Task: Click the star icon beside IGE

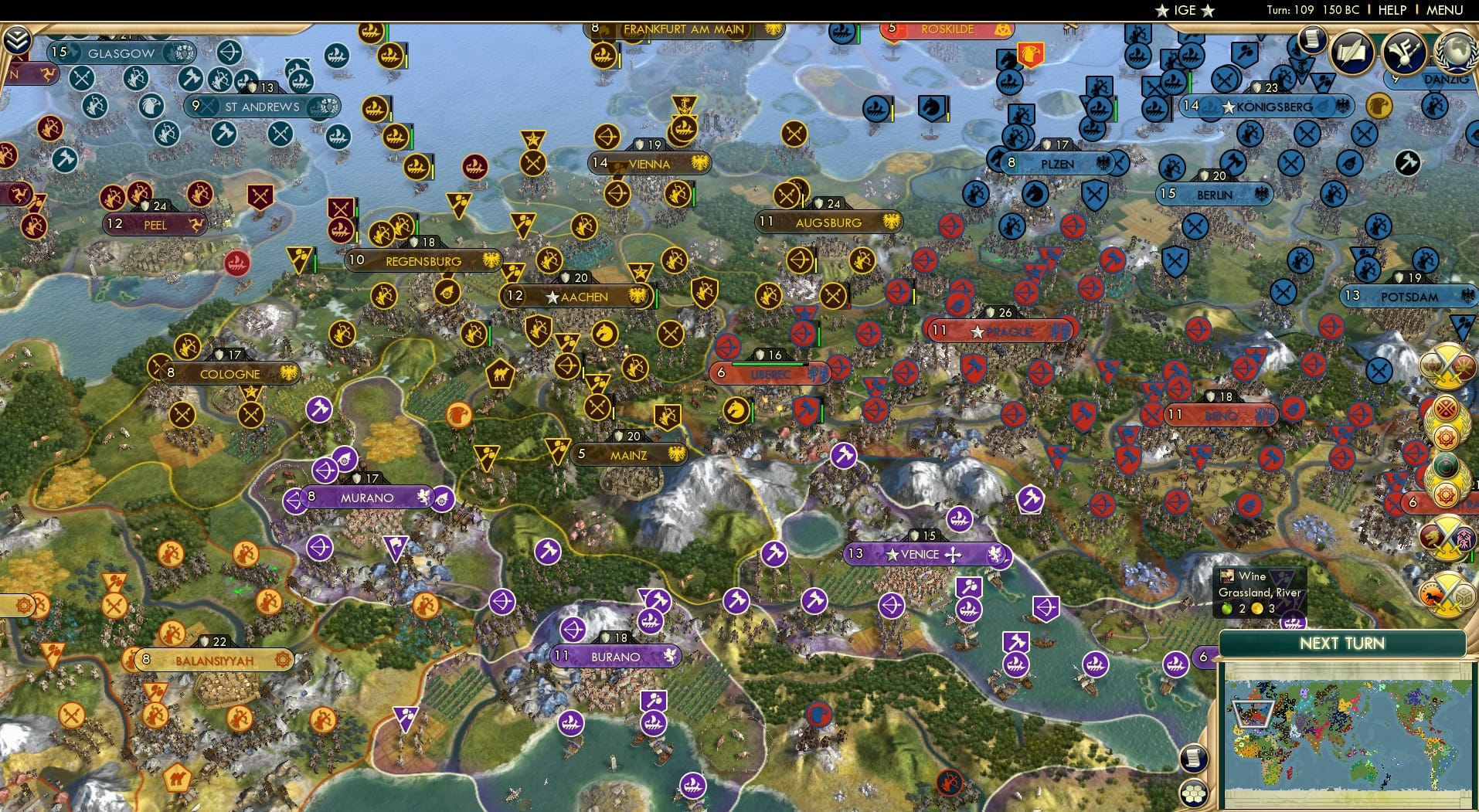Action: click(x=1163, y=11)
